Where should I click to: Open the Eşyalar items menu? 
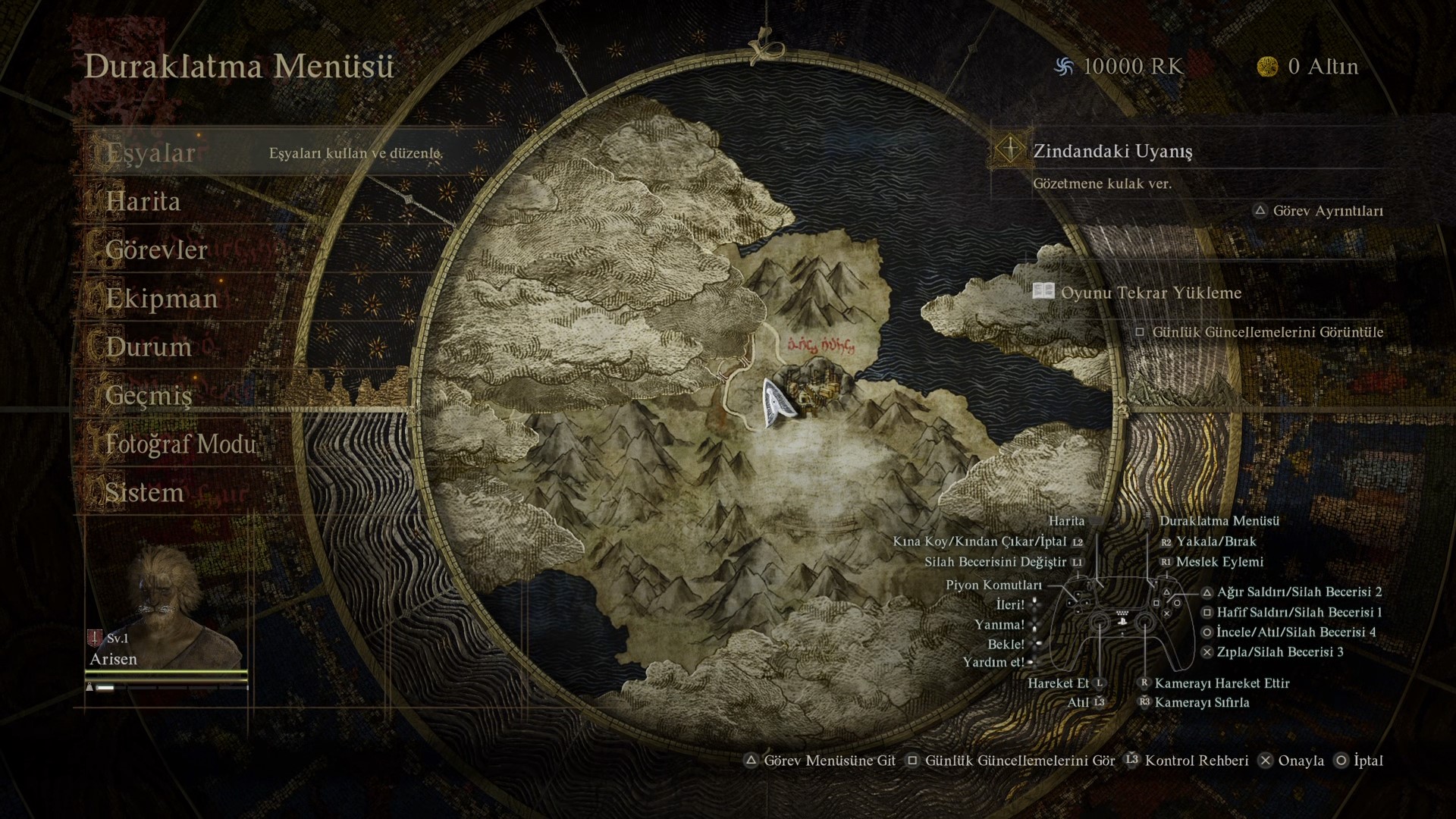pos(151,153)
